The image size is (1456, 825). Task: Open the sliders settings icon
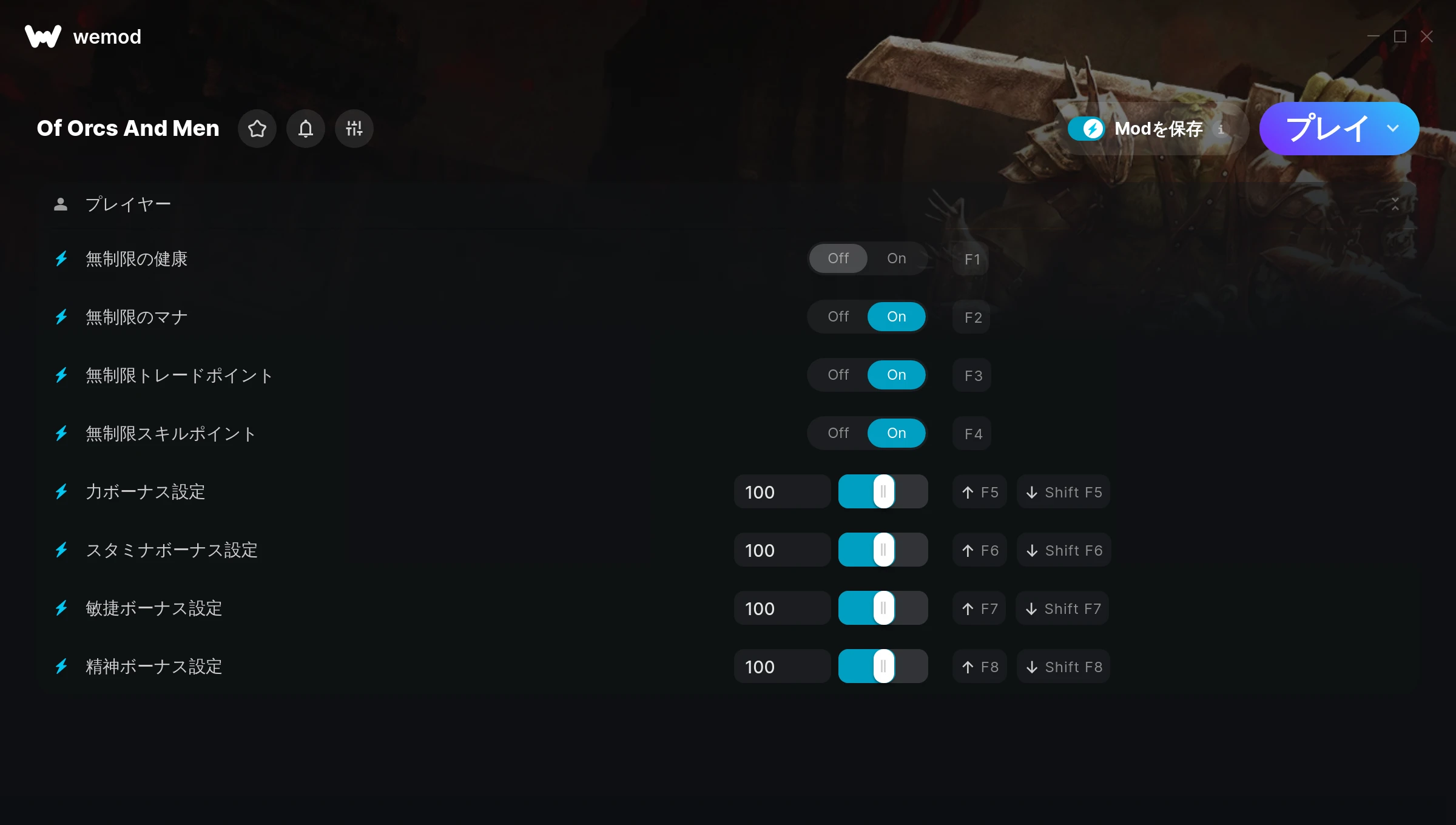tap(354, 129)
